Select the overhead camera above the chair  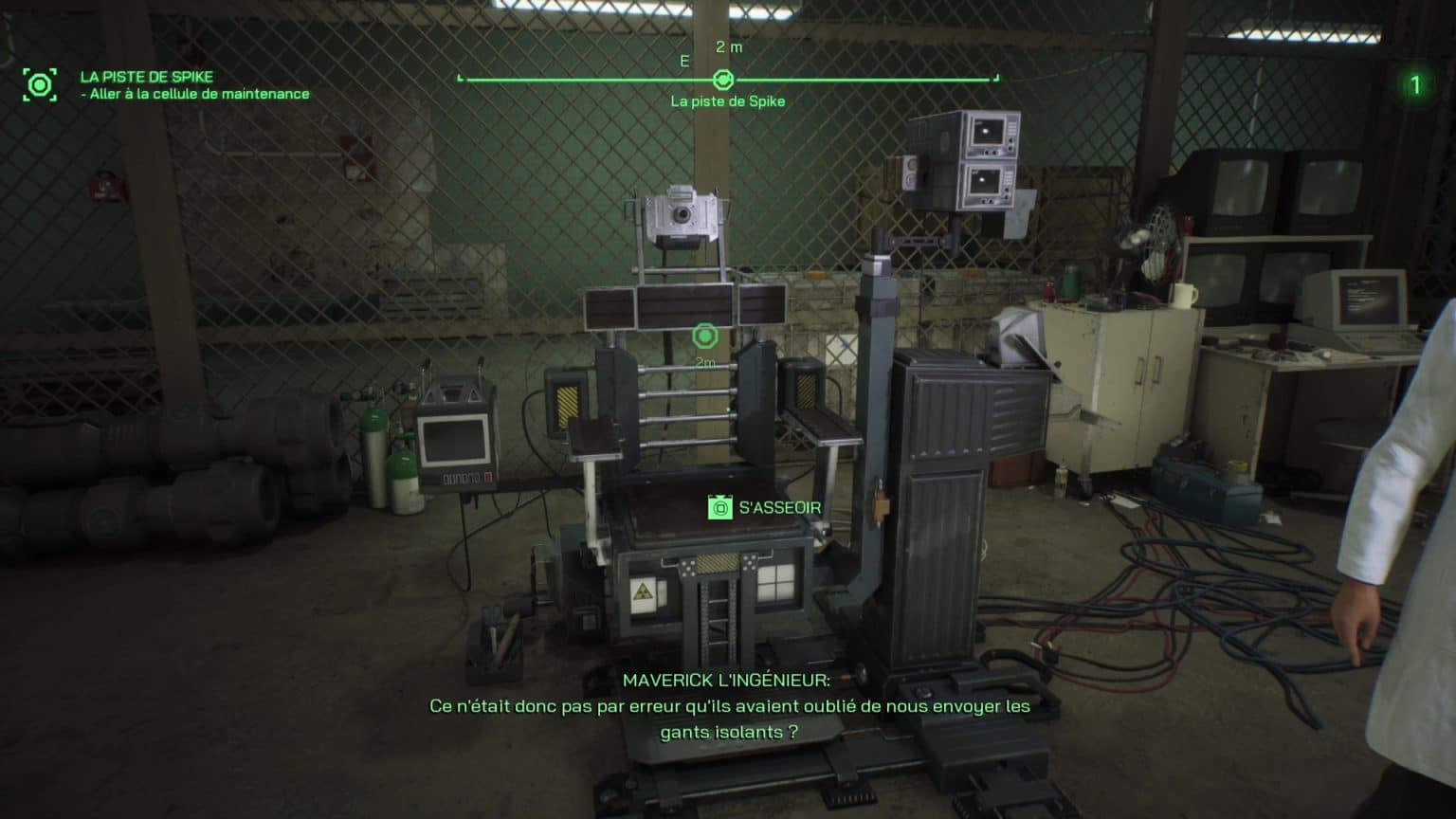(682, 211)
